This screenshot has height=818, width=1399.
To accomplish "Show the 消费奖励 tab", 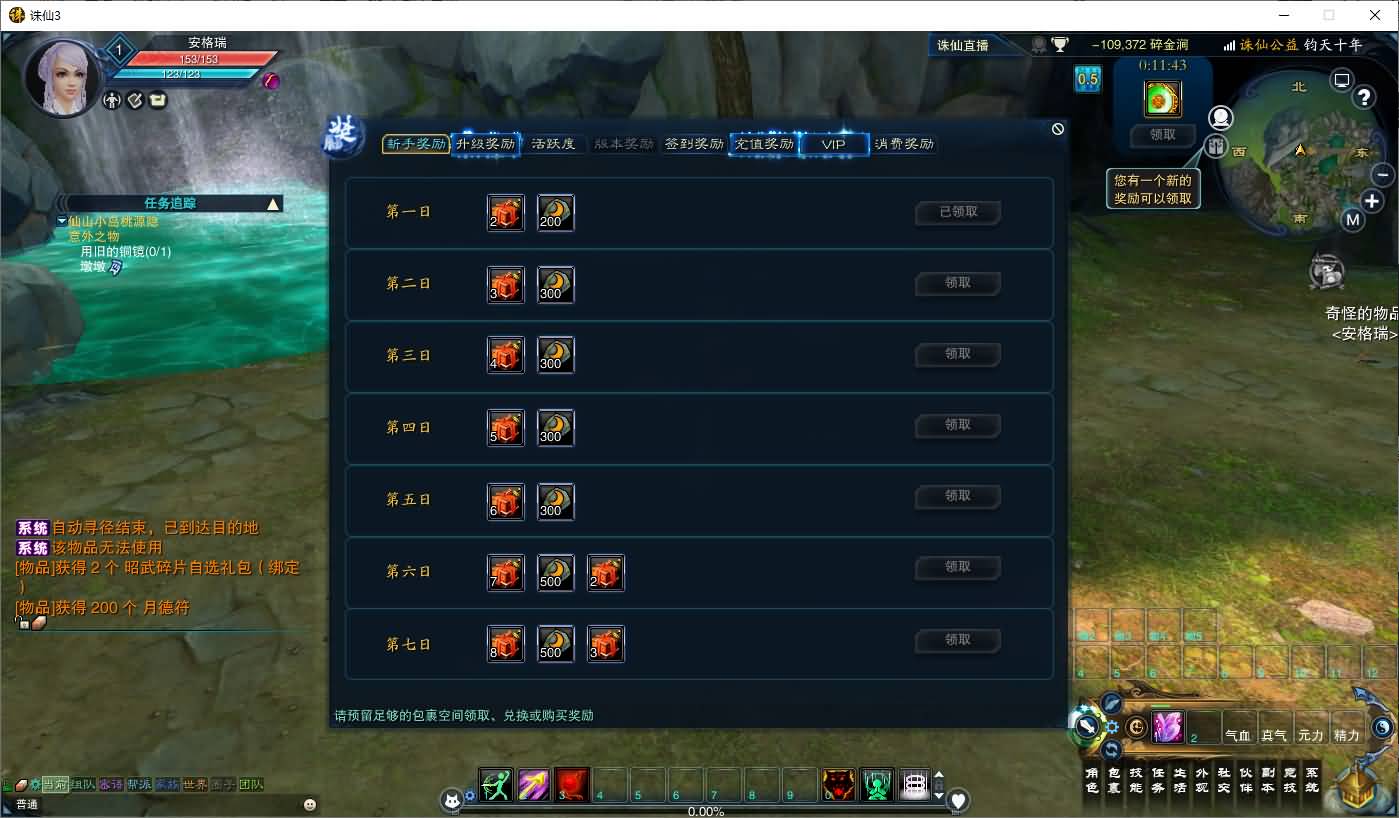I will 904,144.
